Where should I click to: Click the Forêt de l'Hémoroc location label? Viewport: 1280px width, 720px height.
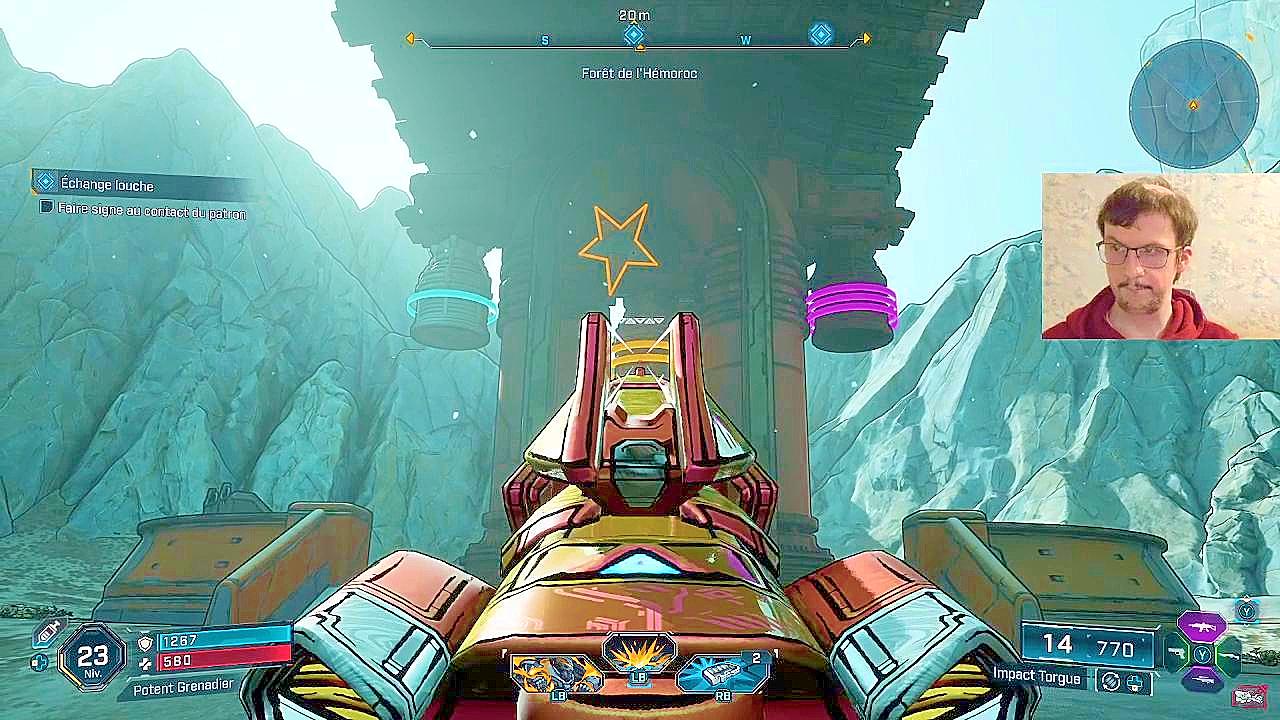click(x=640, y=73)
